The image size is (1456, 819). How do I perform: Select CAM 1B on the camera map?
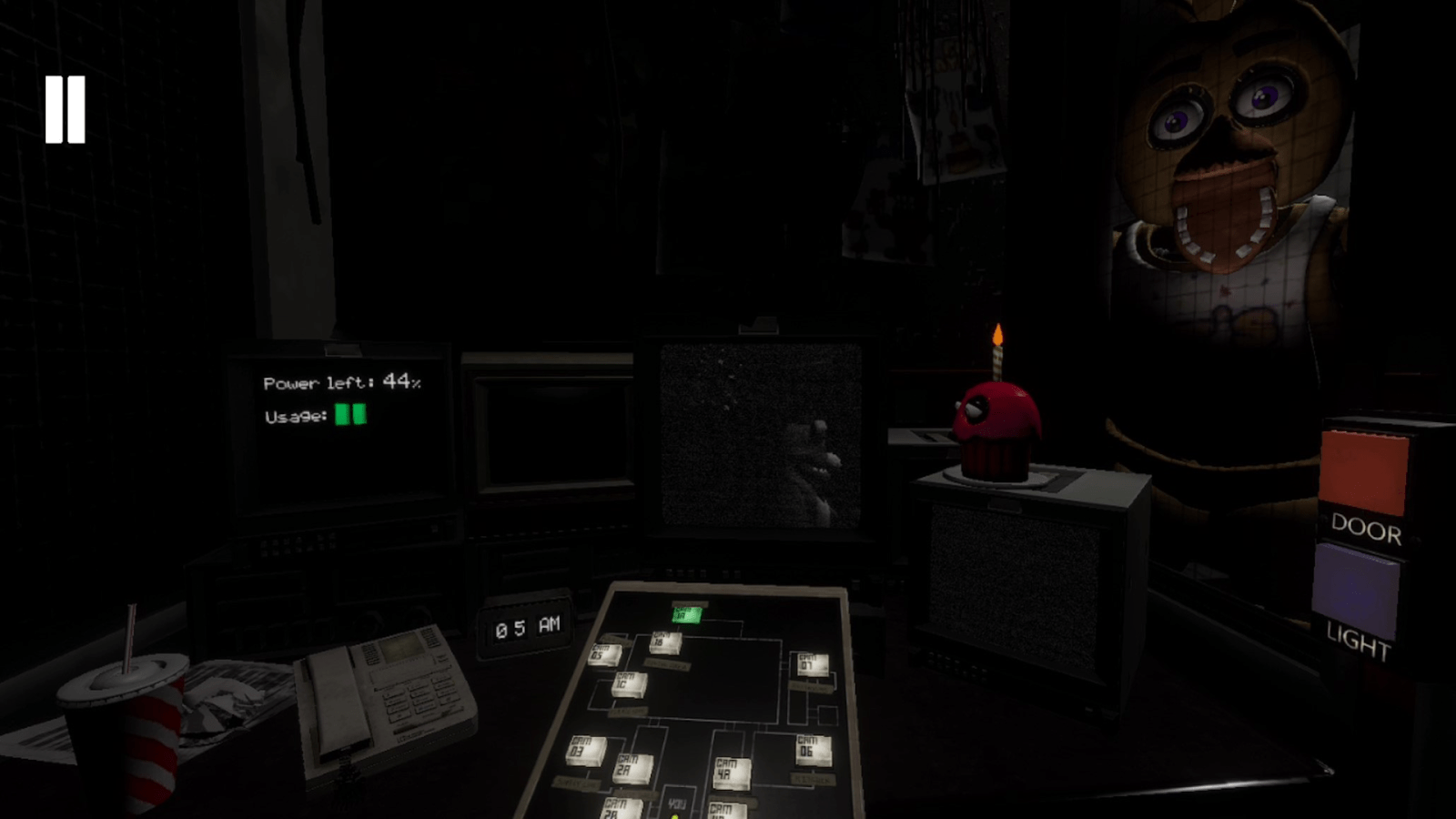(664, 642)
